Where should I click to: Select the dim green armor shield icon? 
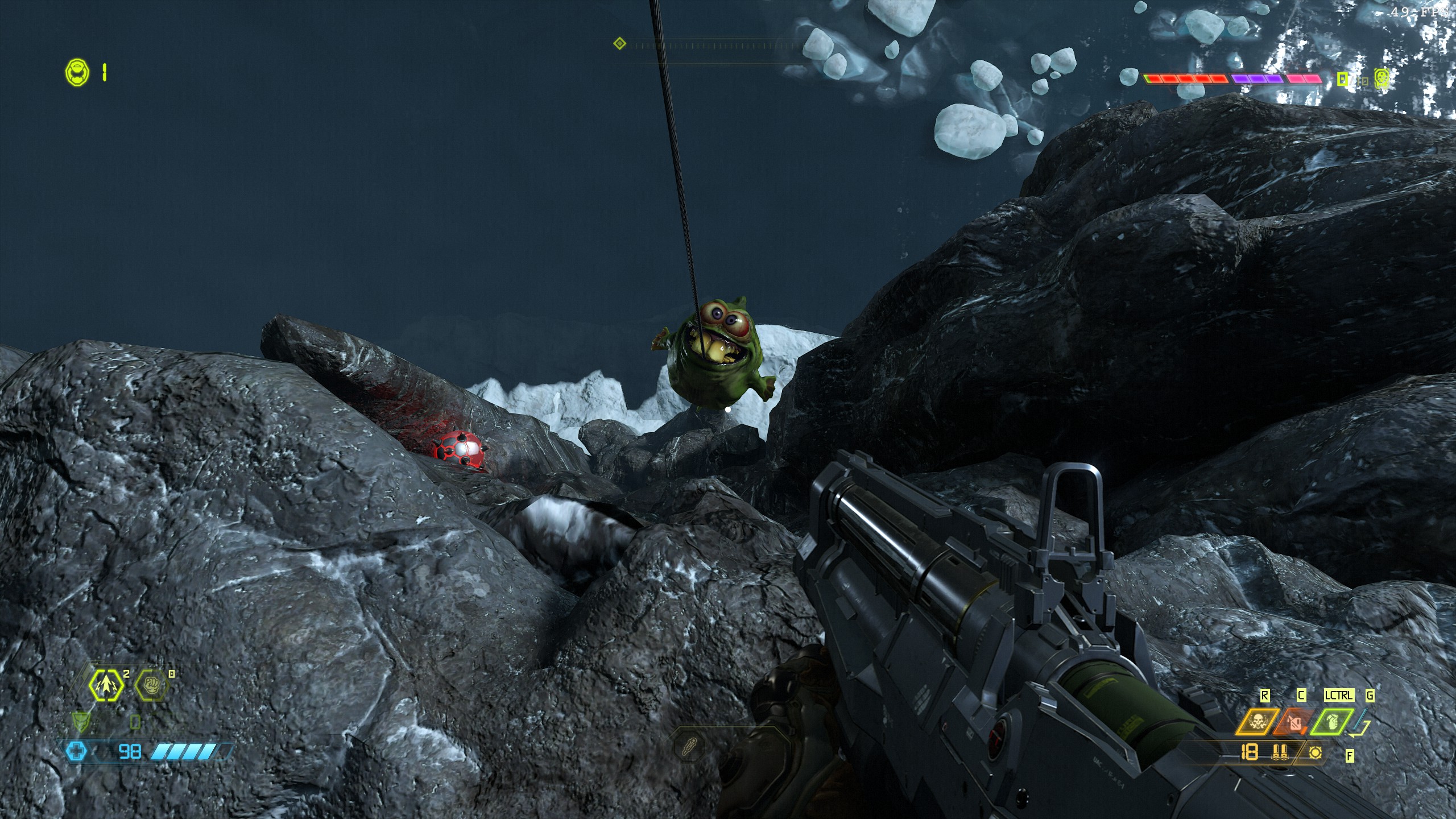click(x=81, y=722)
